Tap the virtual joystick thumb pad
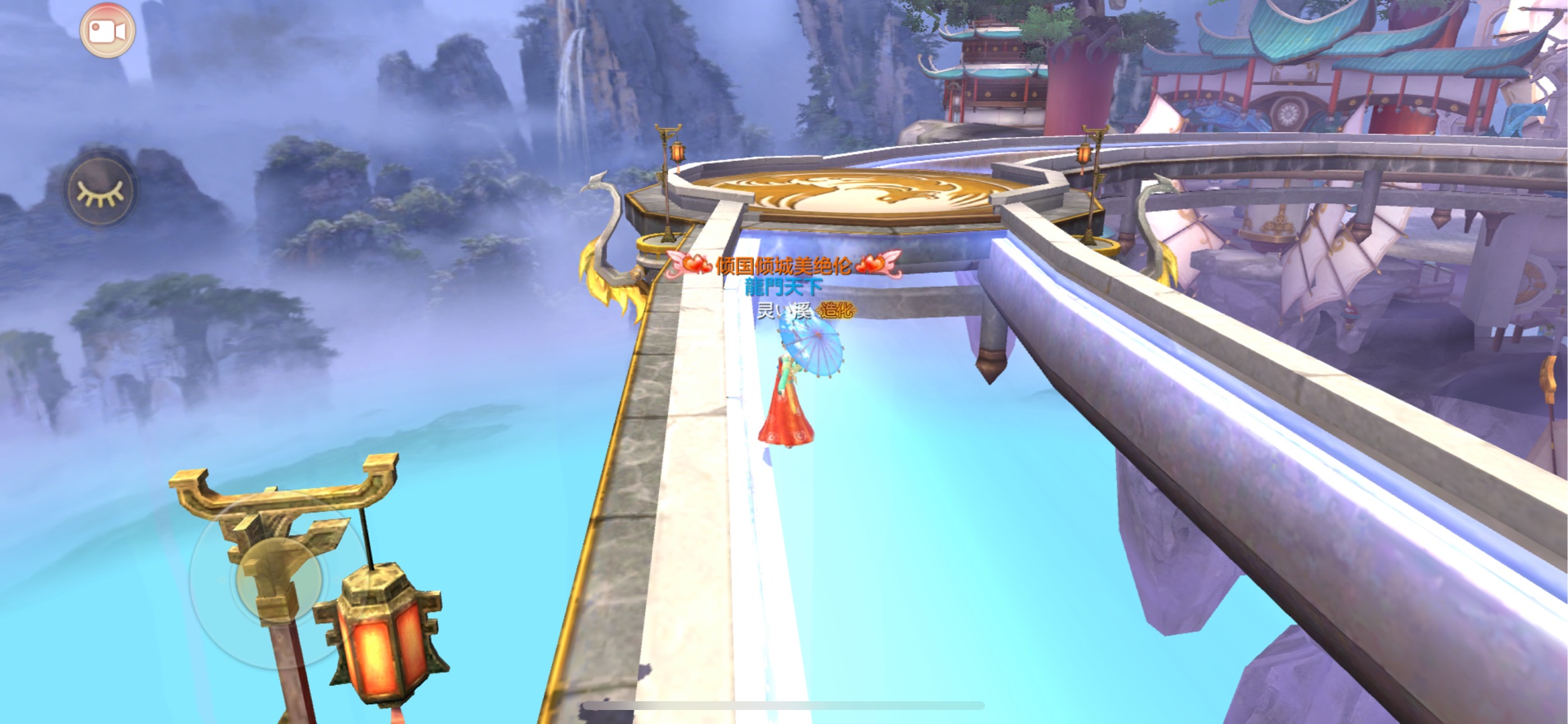 (278, 578)
